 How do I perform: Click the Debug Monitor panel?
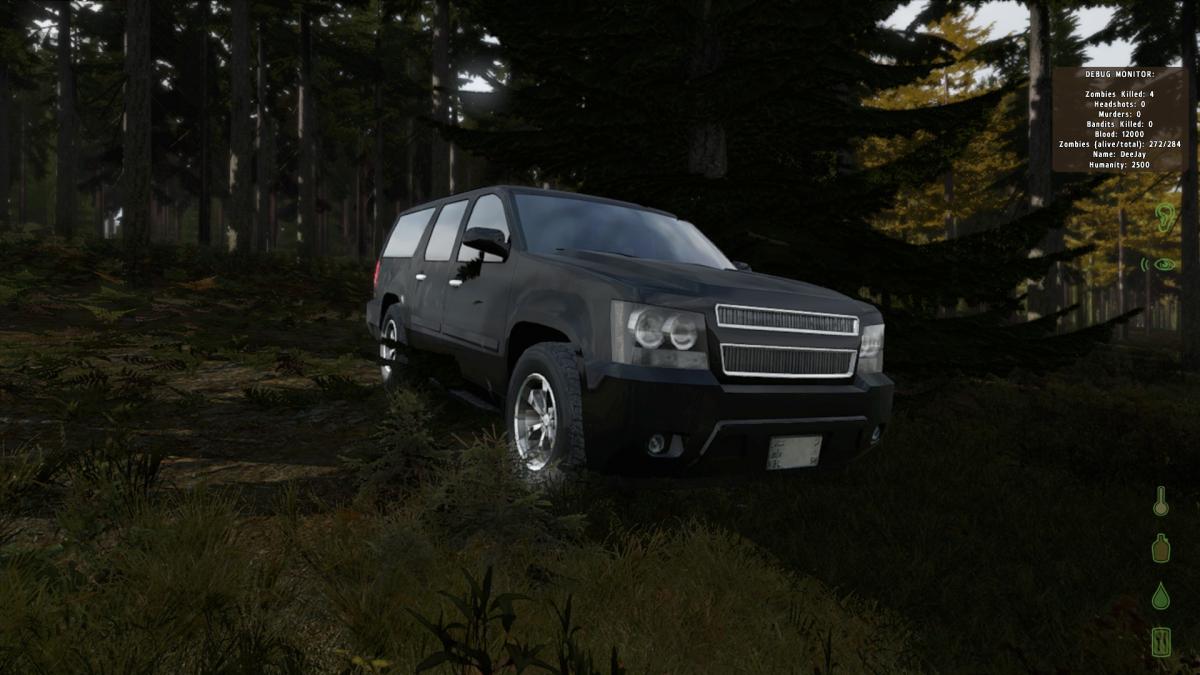(1119, 119)
